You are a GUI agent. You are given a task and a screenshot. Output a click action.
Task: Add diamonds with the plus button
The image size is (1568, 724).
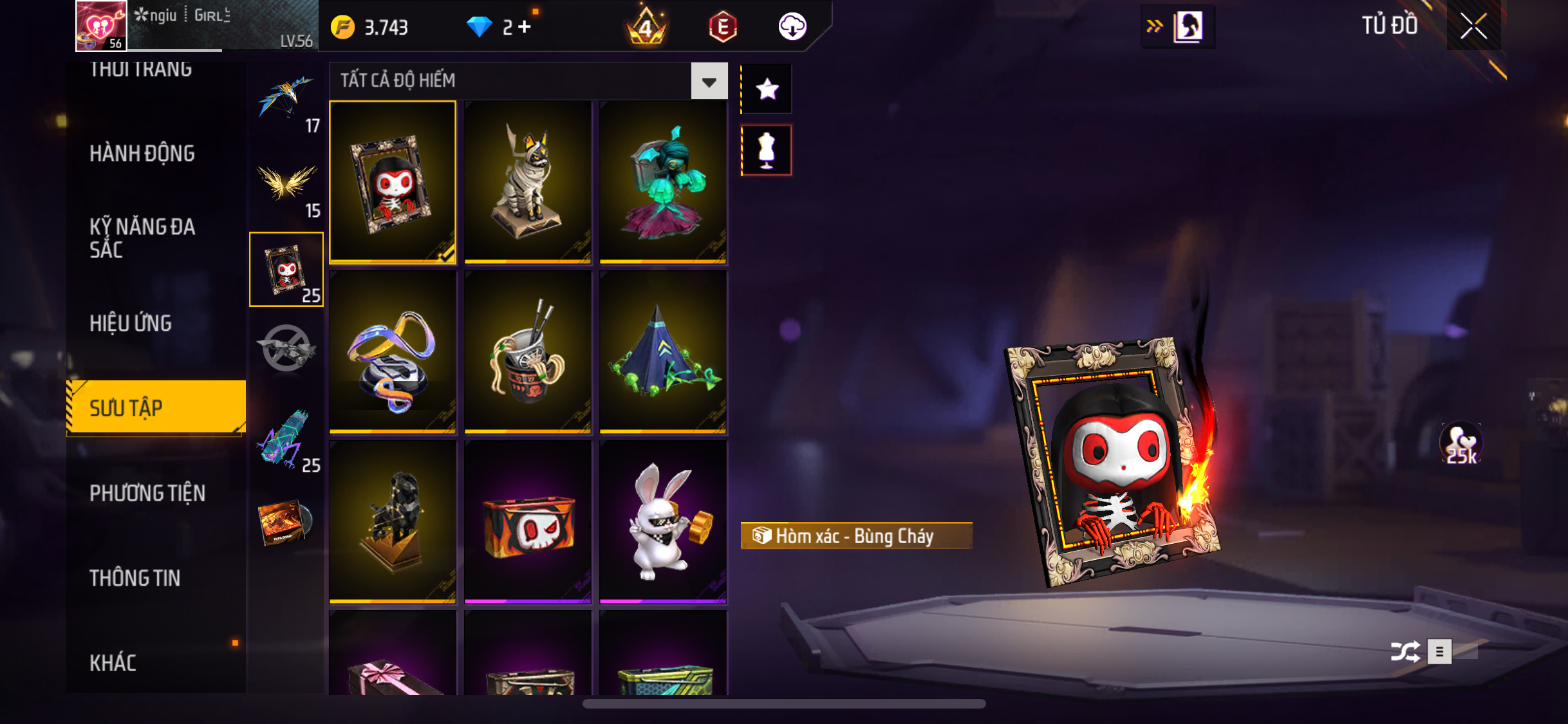pos(525,27)
